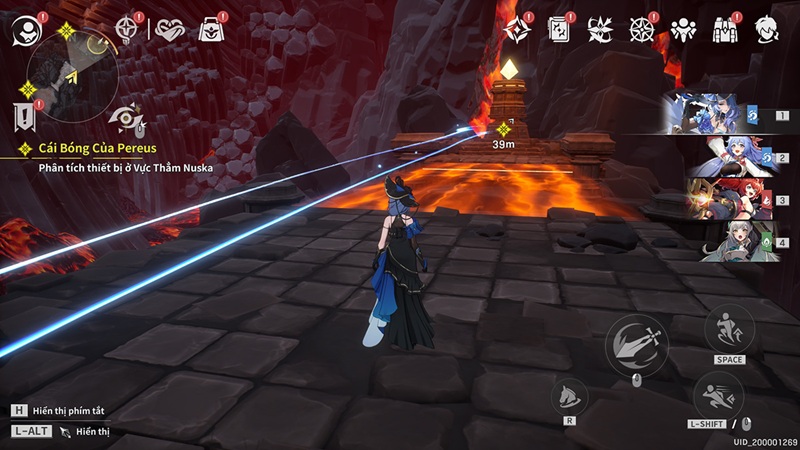
Task: Open the compass star icon beside the minimap
Action: 128,29
